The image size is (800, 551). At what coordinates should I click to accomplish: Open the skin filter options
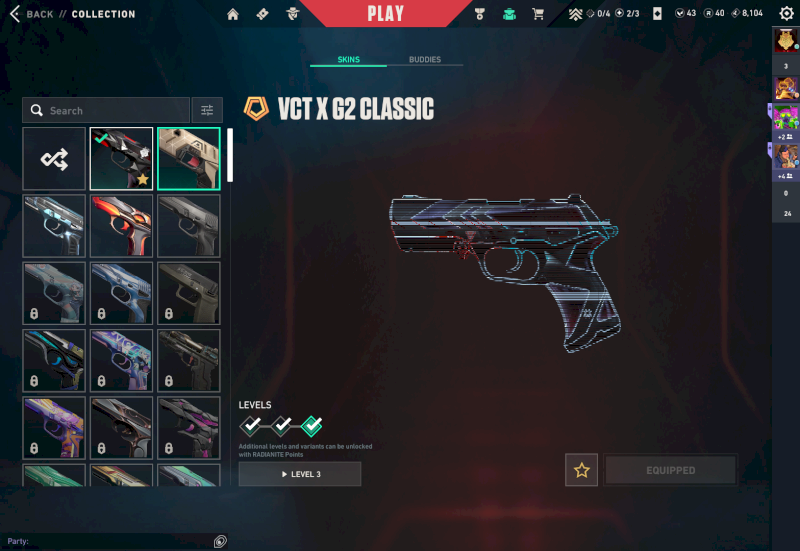pos(207,110)
